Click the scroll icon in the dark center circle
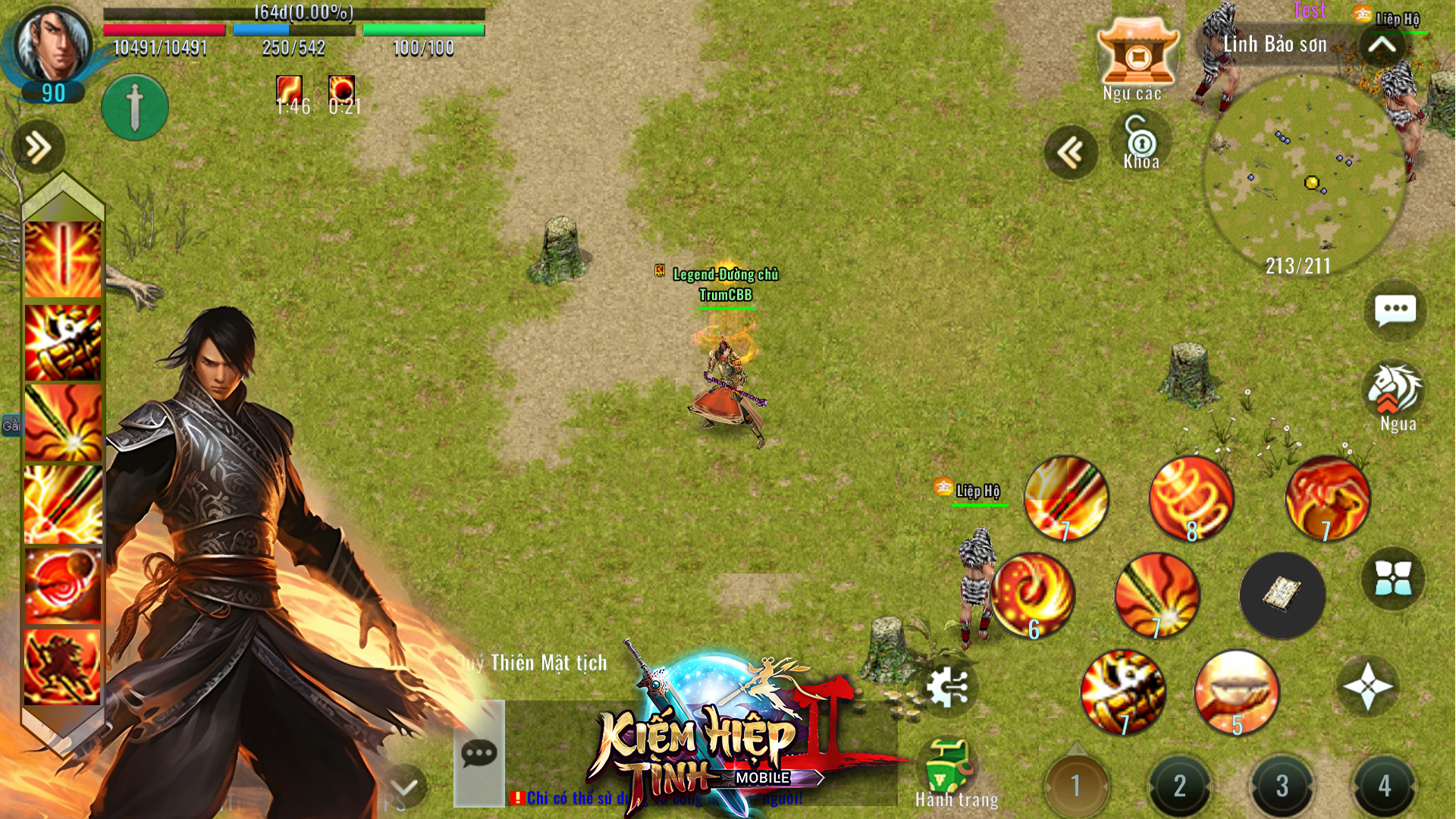The width and height of the screenshot is (1456, 819). click(x=1282, y=595)
